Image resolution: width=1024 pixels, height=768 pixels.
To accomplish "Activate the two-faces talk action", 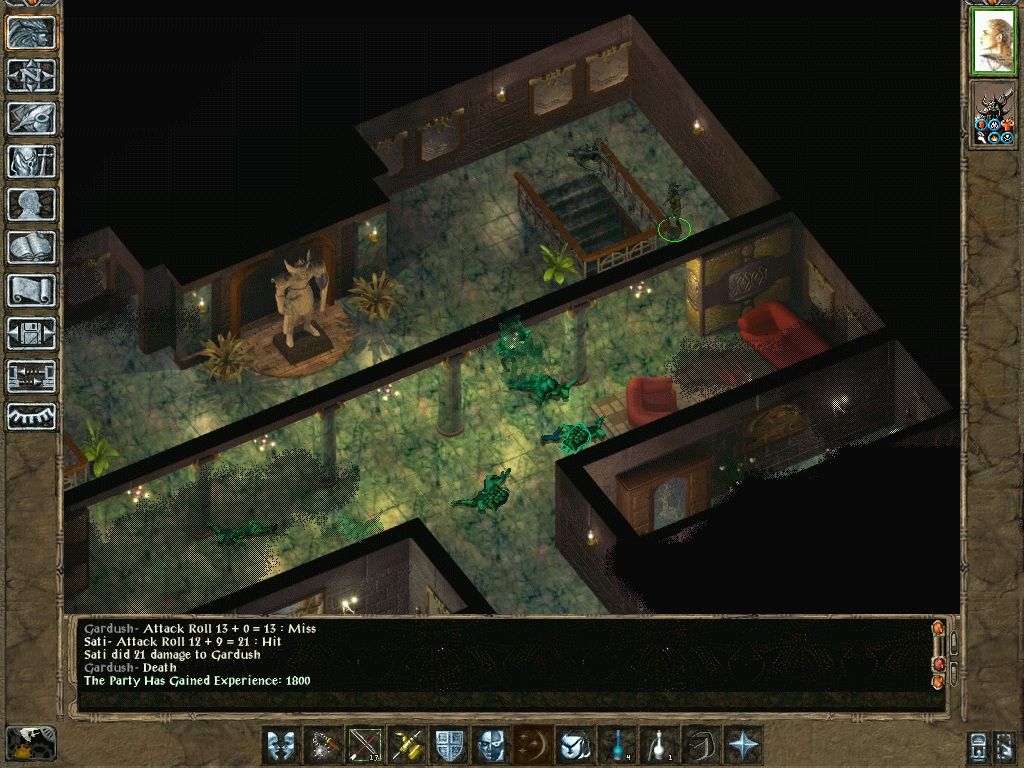I will click(281, 745).
